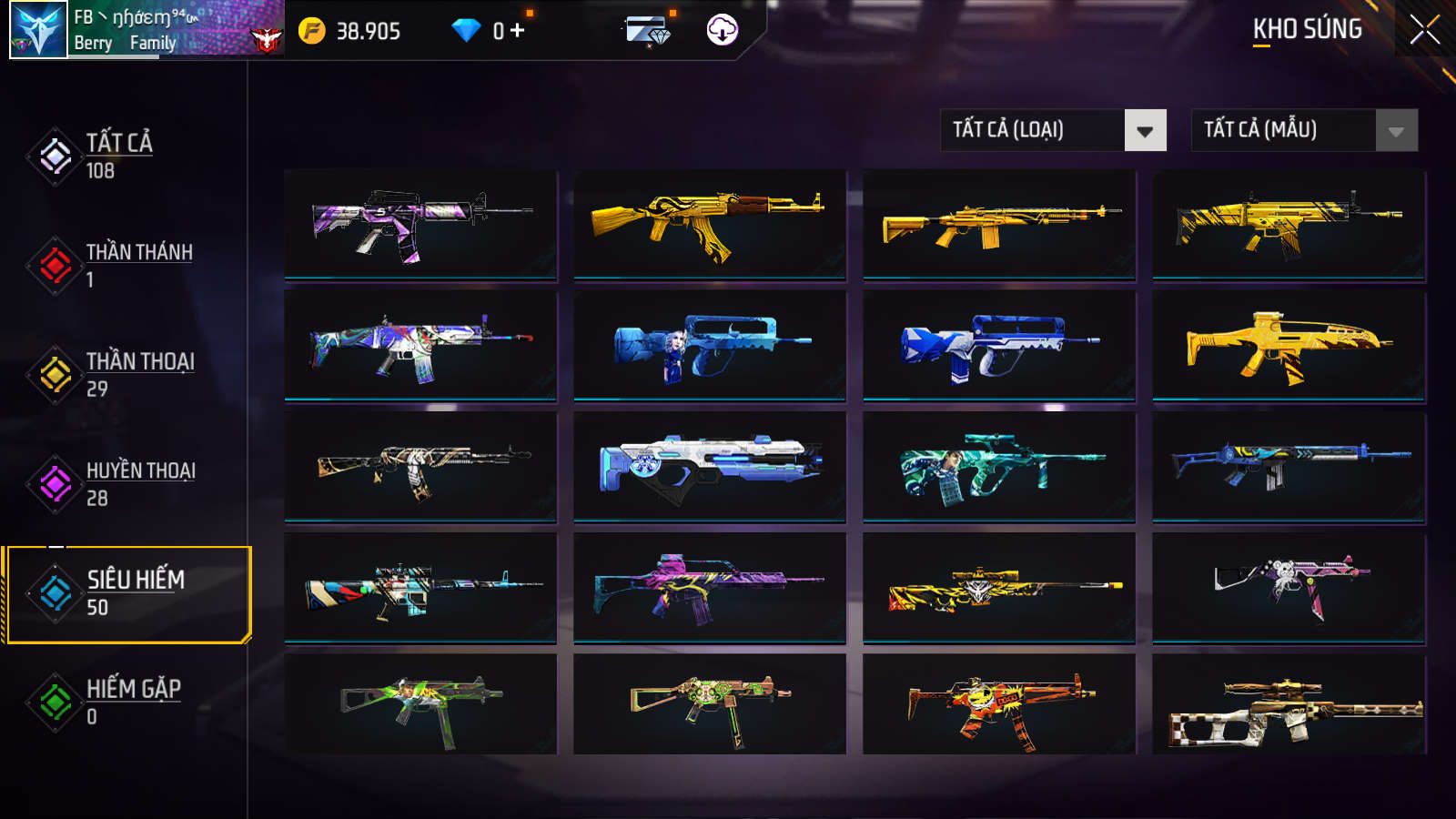This screenshot has height=819, width=1456.
Task: Select the orange flame MP5 skin
Action: [999, 704]
